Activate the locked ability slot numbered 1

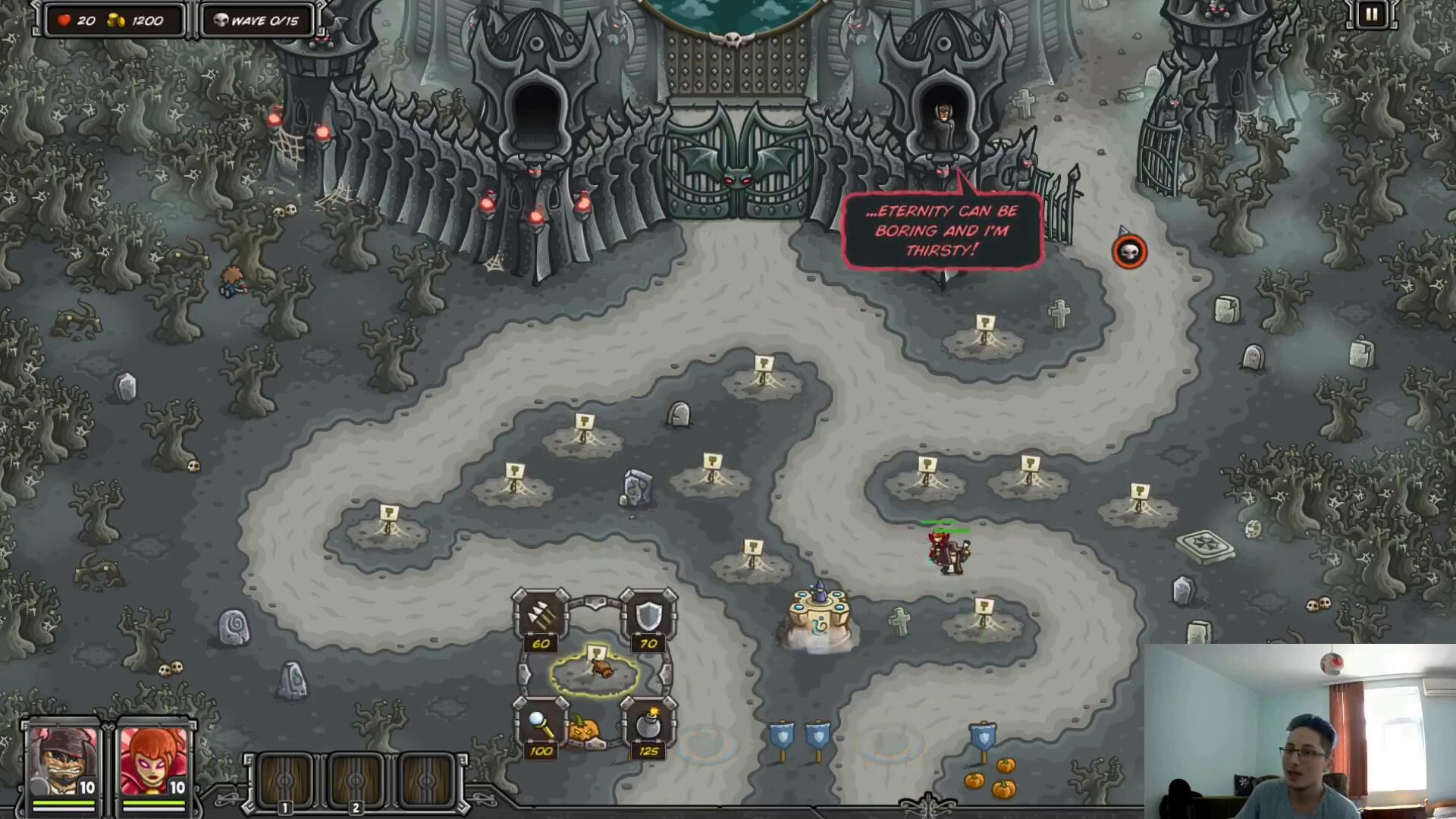[286, 781]
